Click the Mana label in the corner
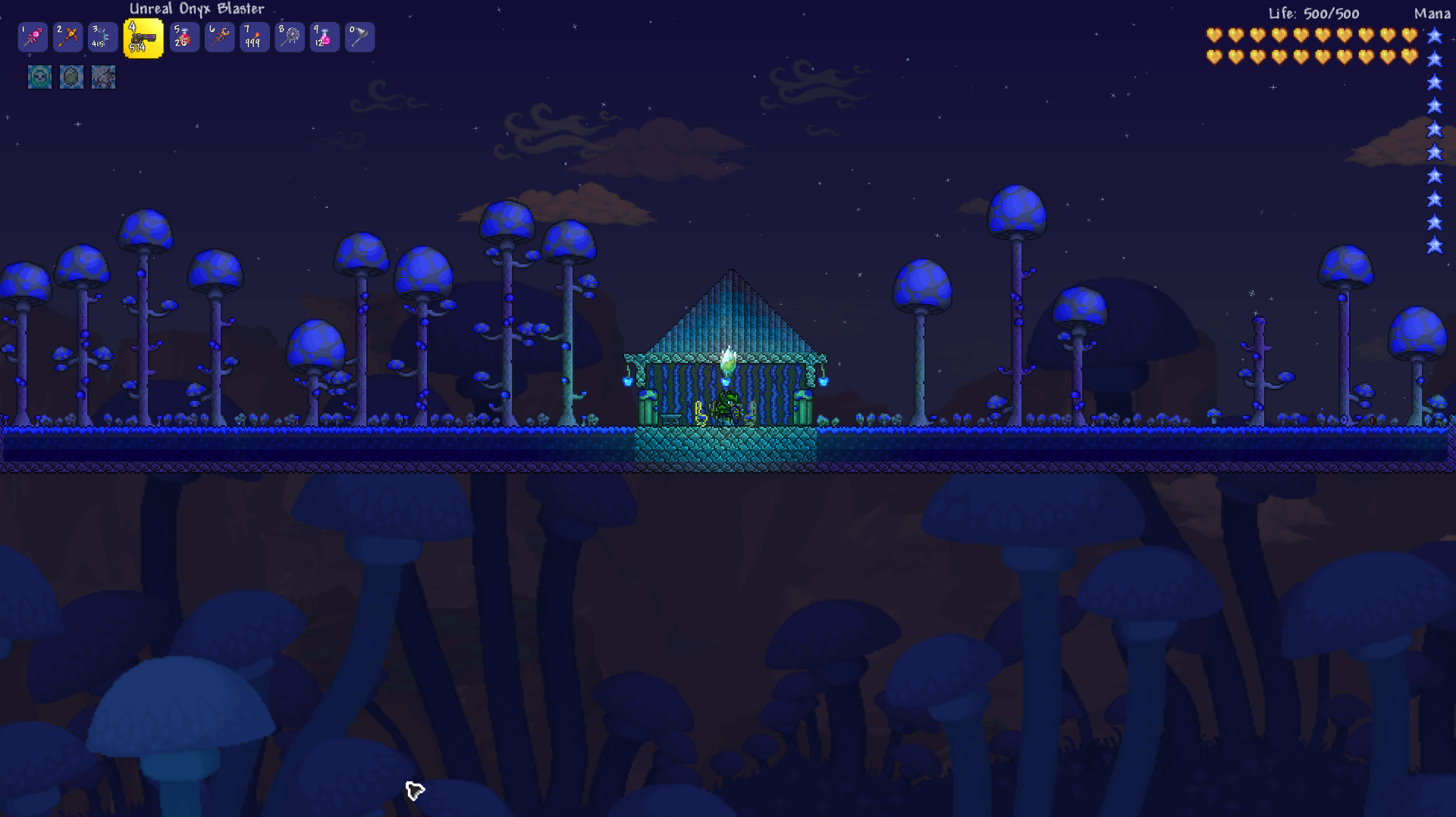The width and height of the screenshot is (1456, 817). [x=1432, y=14]
